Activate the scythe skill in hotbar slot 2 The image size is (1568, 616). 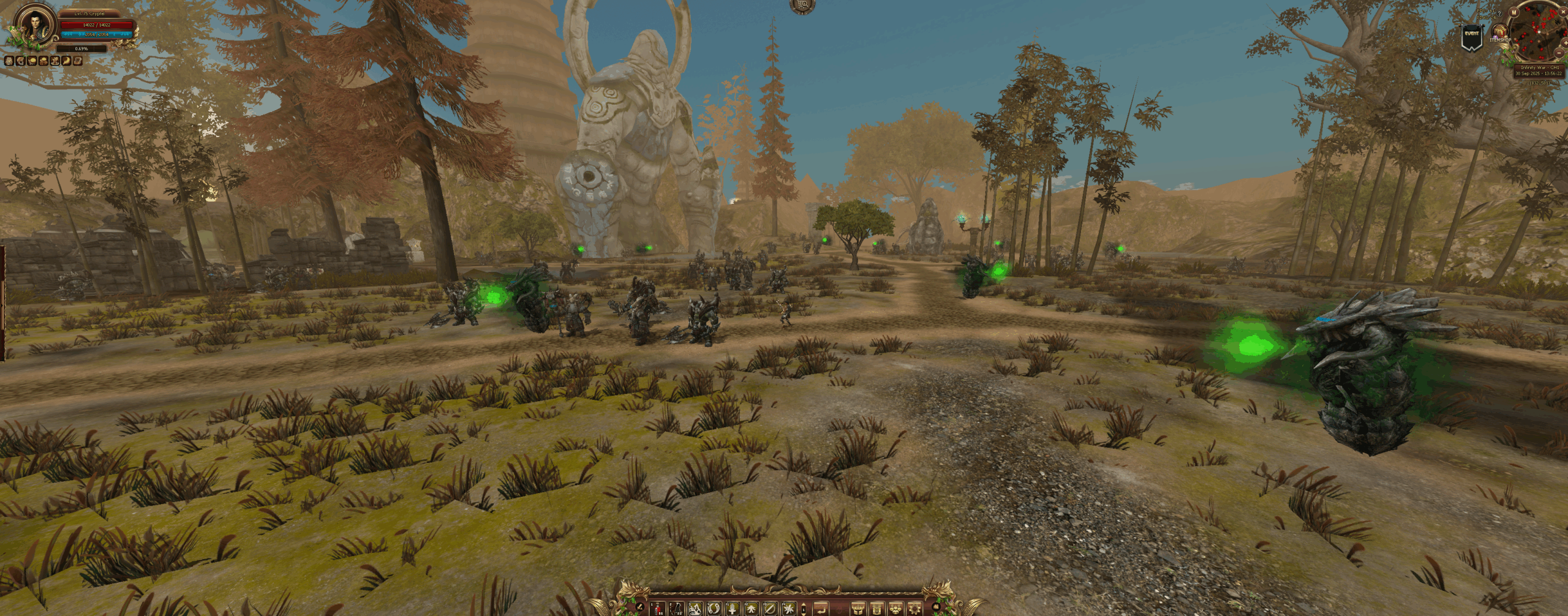[676, 609]
